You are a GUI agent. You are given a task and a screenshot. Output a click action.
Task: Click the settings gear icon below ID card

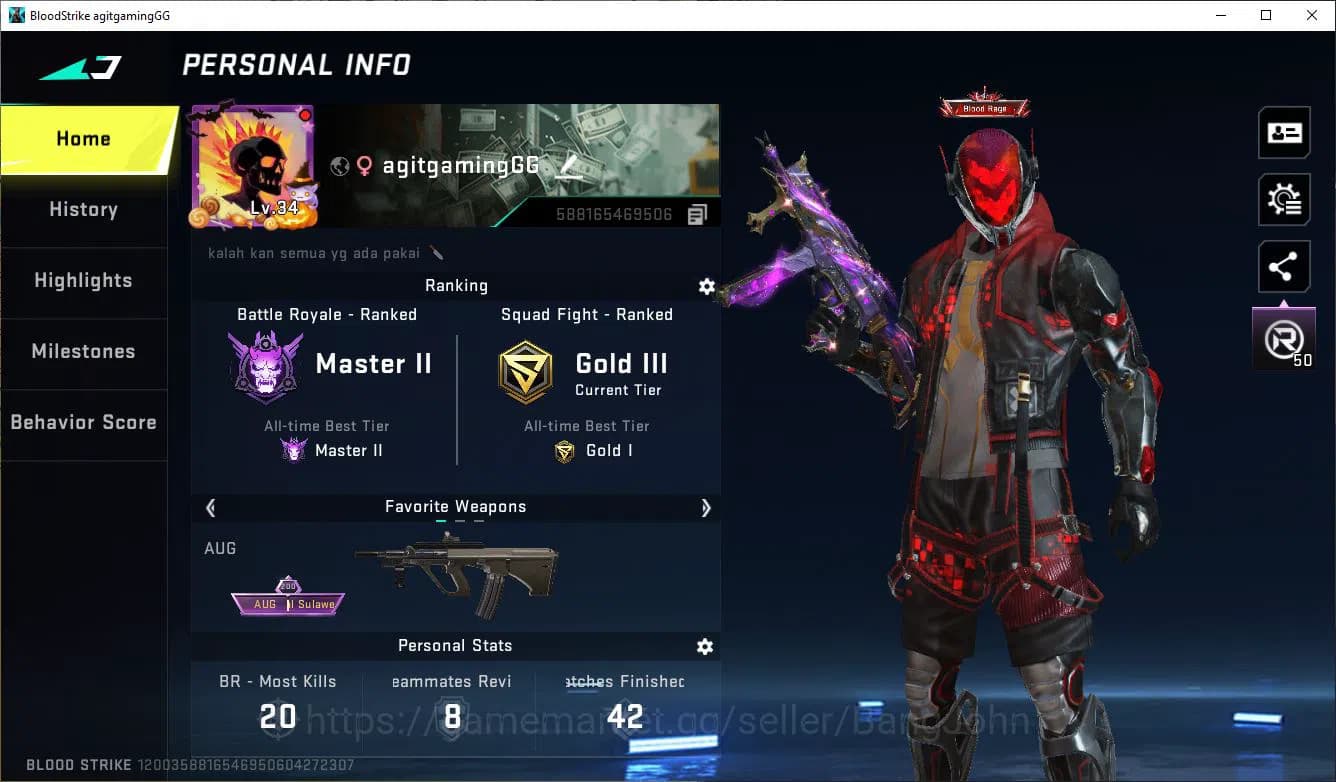pyautogui.click(x=1284, y=199)
